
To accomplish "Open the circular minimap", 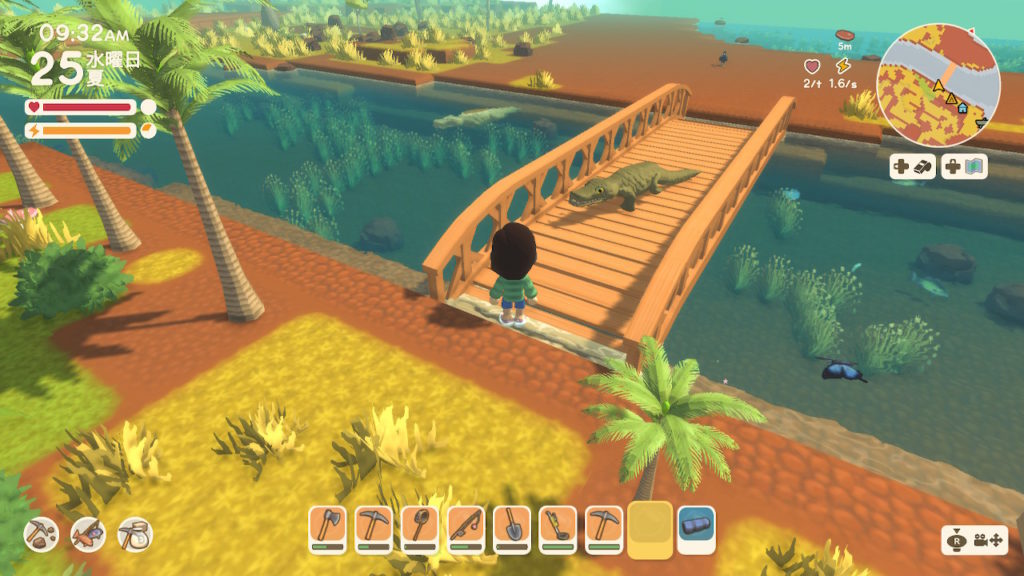I will coord(938,86).
